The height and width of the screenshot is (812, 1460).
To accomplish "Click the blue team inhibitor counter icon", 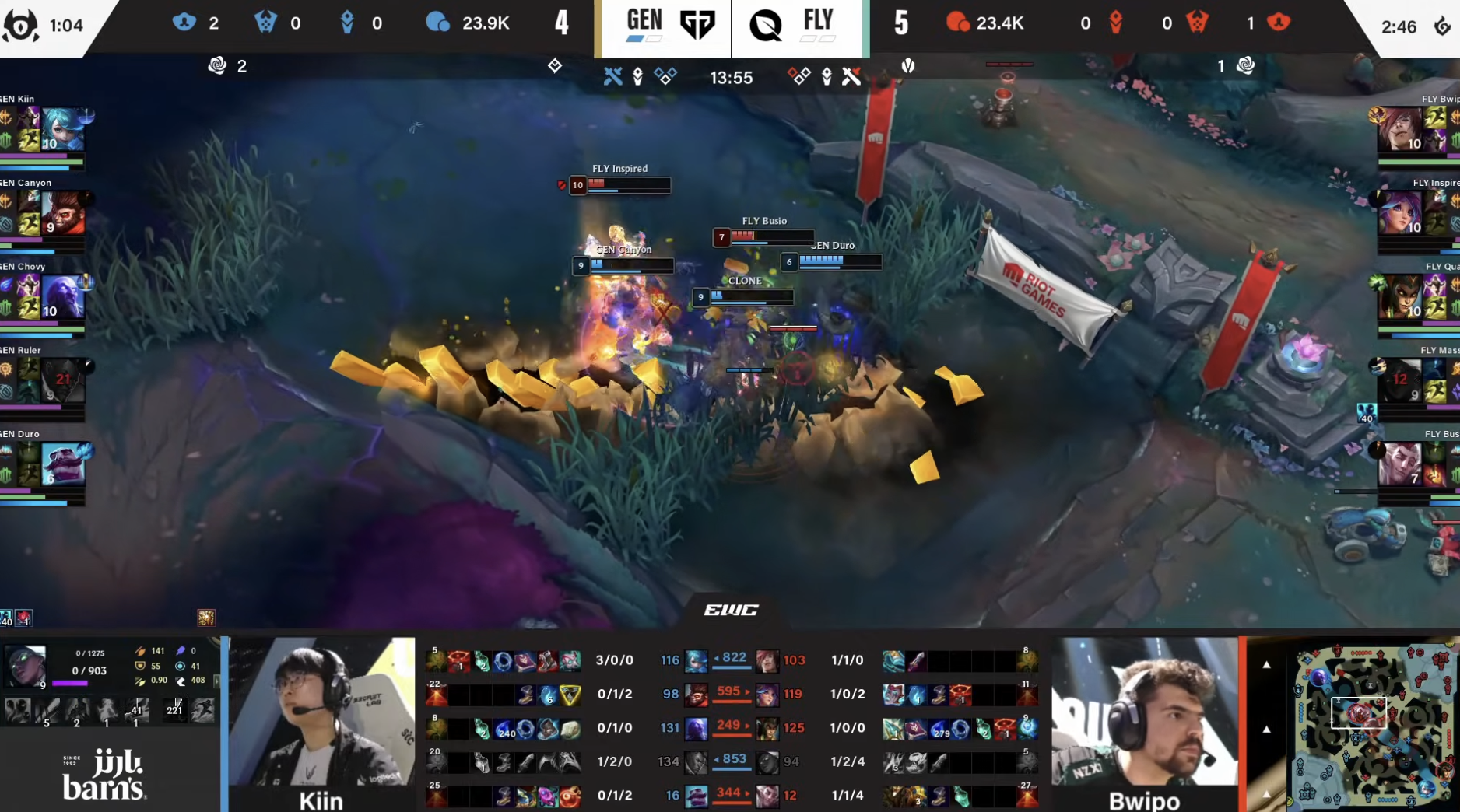I will 349,23.
